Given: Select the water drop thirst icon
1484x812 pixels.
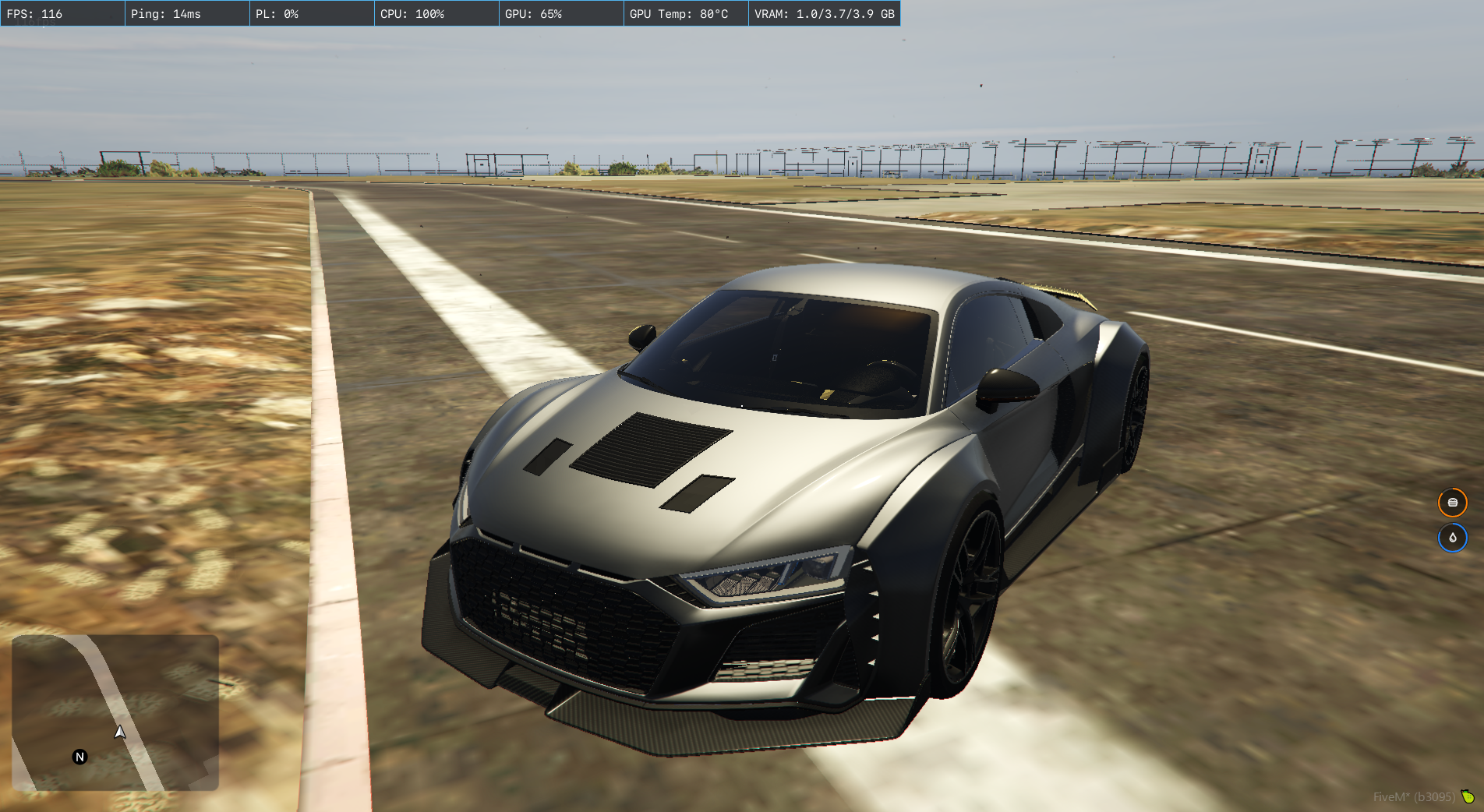Looking at the screenshot, I should tap(1452, 538).
